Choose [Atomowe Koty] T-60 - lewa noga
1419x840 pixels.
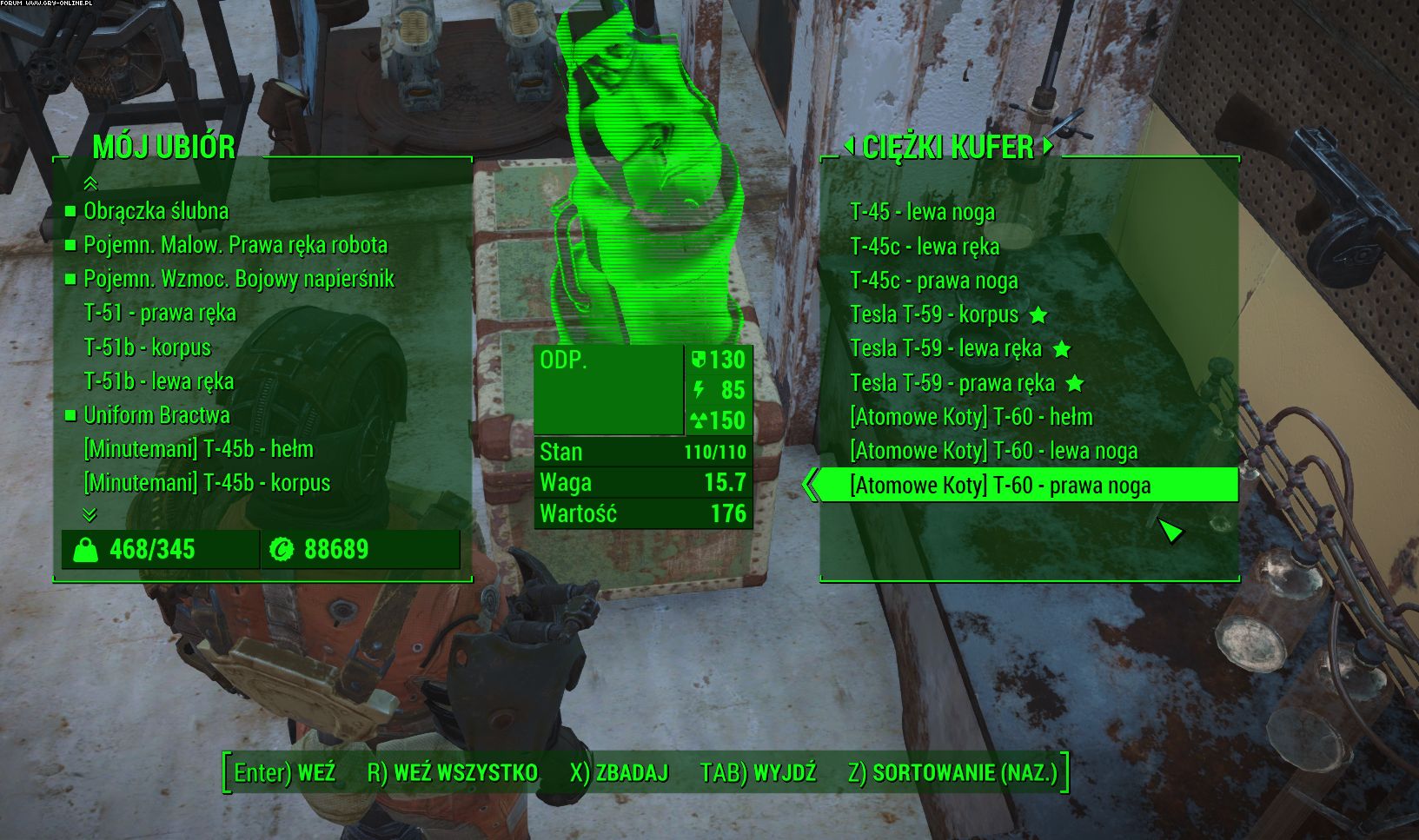point(993,451)
